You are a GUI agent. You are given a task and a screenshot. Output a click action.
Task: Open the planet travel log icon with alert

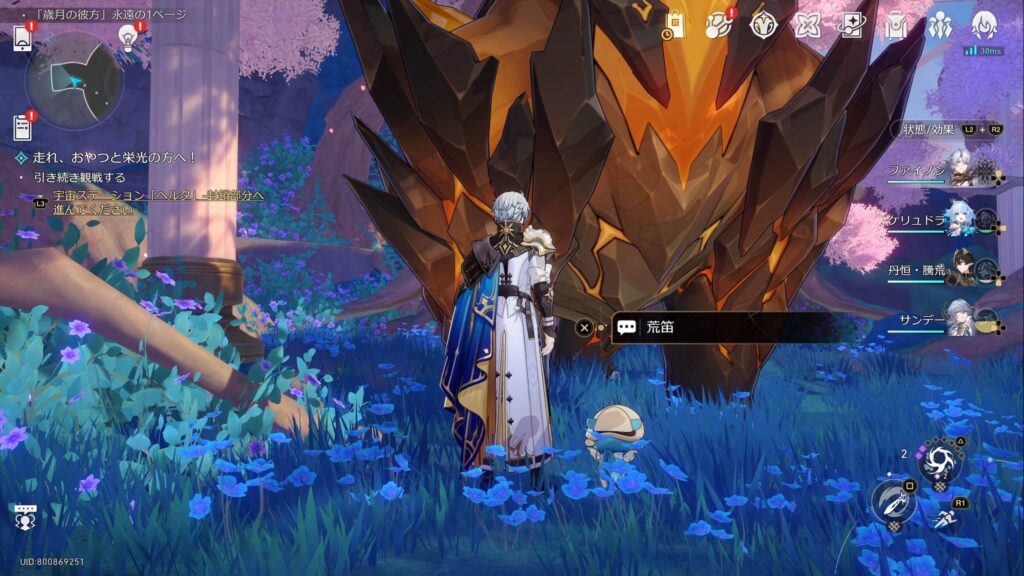(719, 26)
